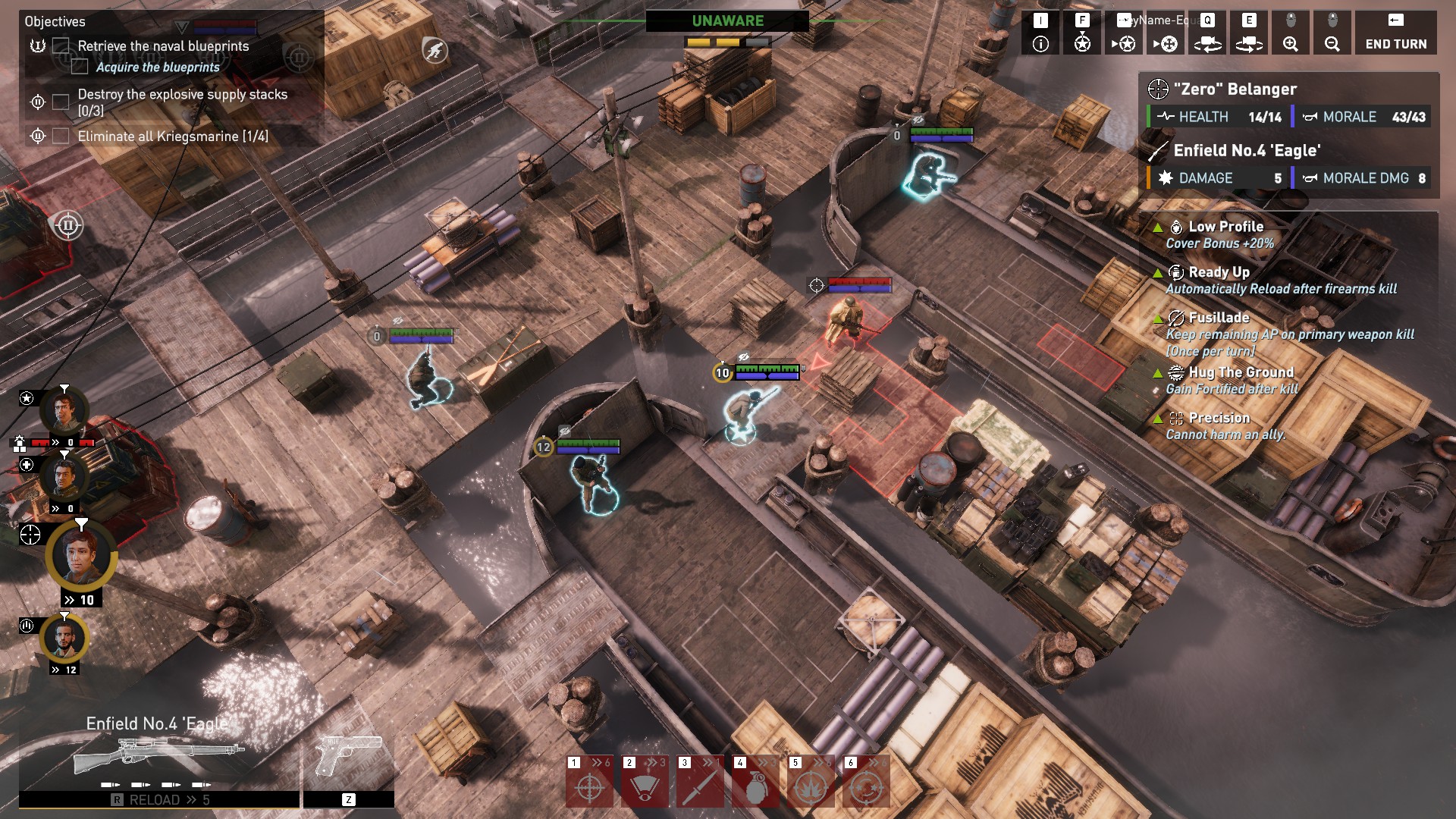Select the Enfield No.4 'Eagle' rifle
Image resolution: width=1456 pixels, height=819 pixels.
pos(159,754)
